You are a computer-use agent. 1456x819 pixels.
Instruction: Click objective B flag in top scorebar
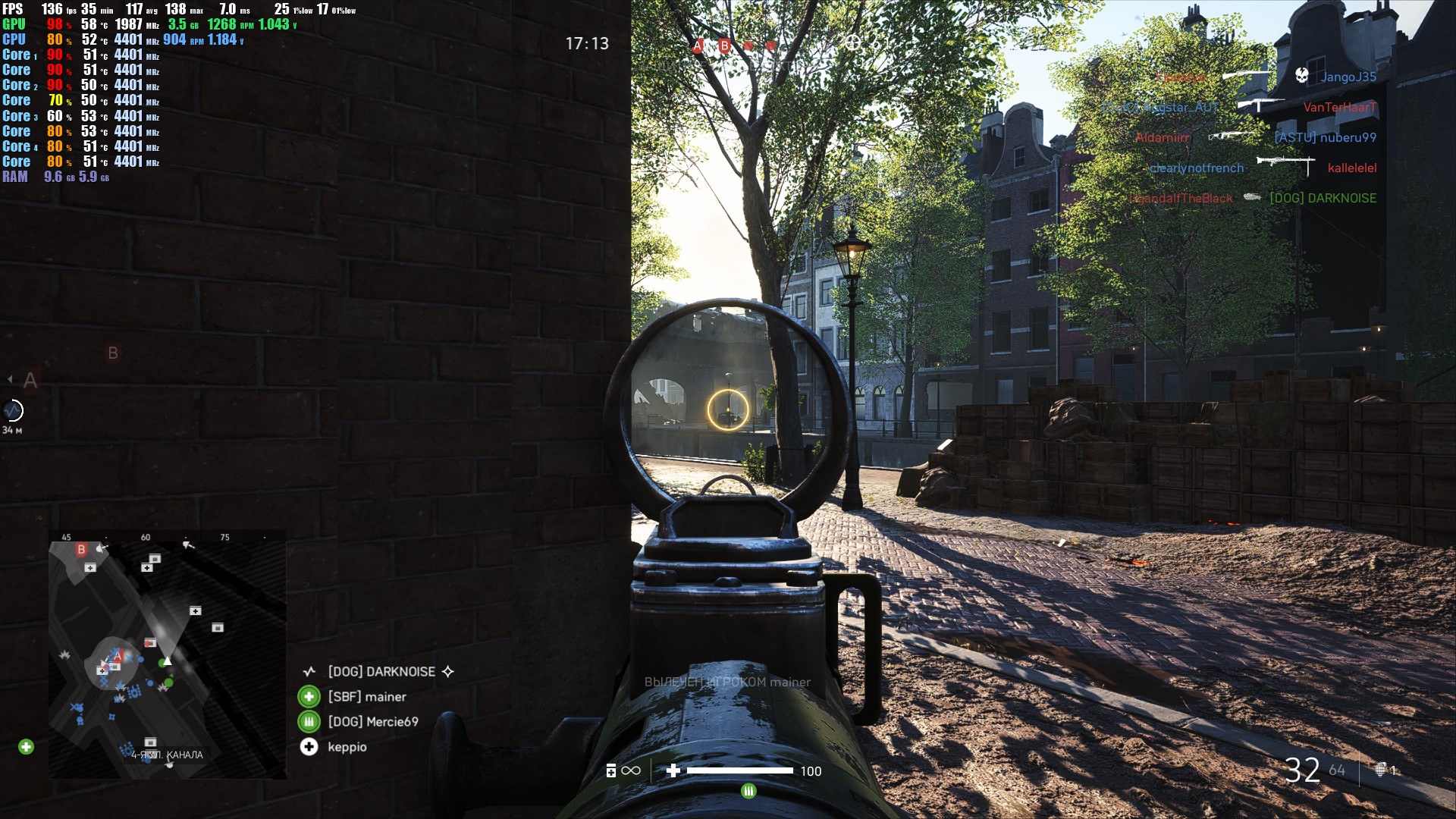(x=724, y=46)
